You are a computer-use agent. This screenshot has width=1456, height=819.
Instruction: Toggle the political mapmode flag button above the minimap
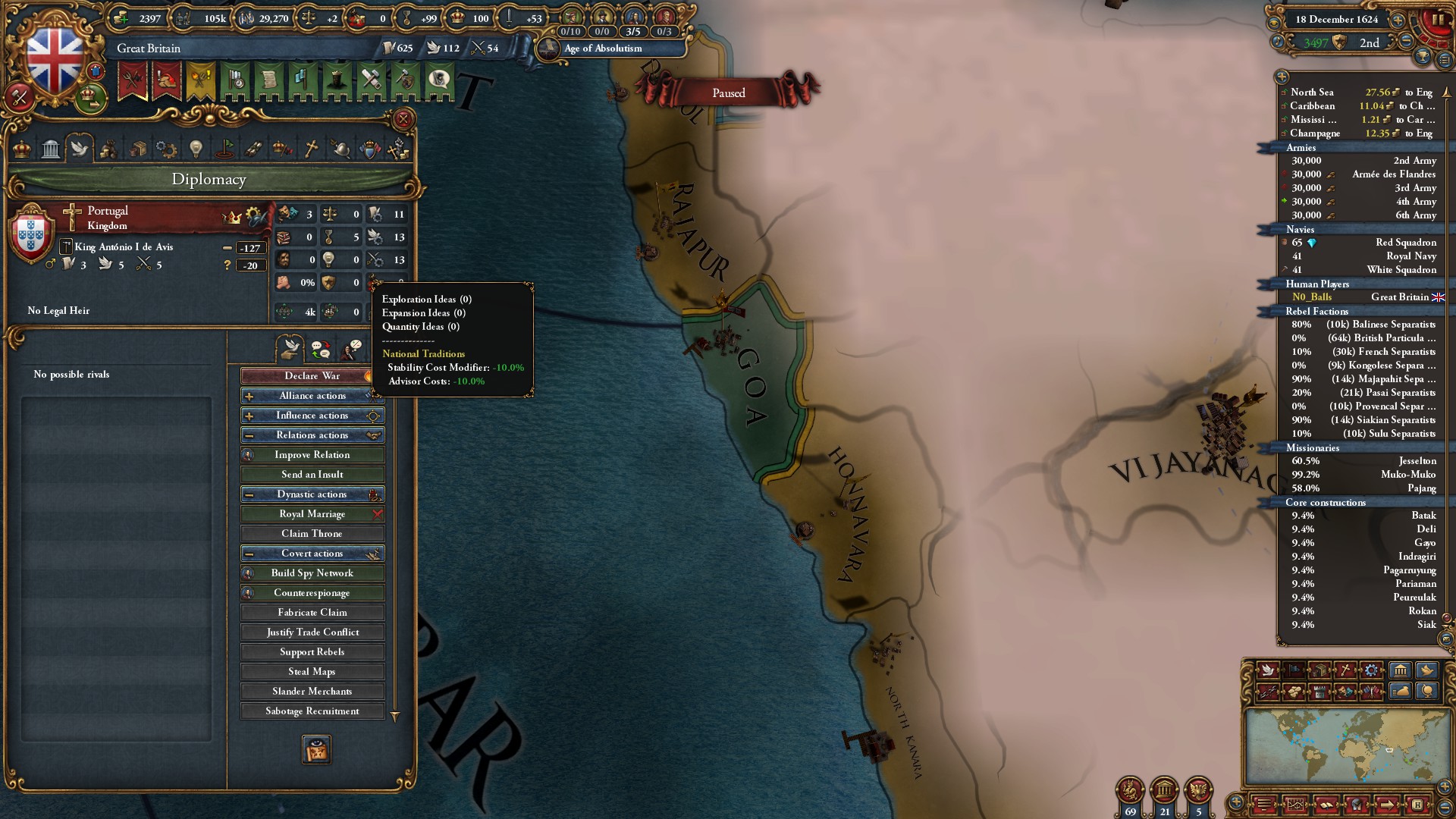(x=1294, y=670)
